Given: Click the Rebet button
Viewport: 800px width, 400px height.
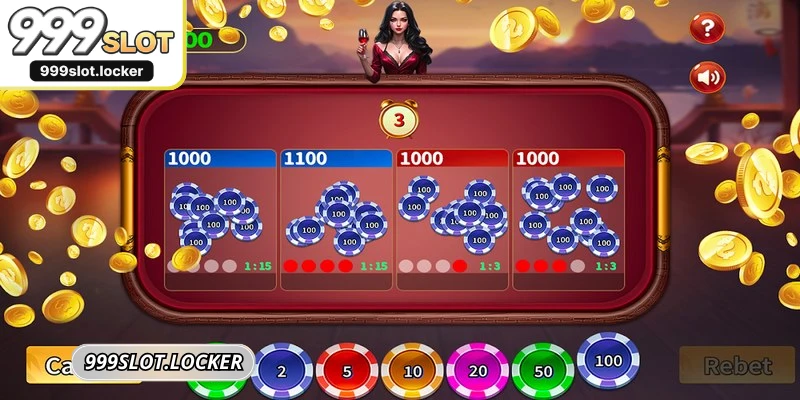Looking at the screenshot, I should pos(738,366).
